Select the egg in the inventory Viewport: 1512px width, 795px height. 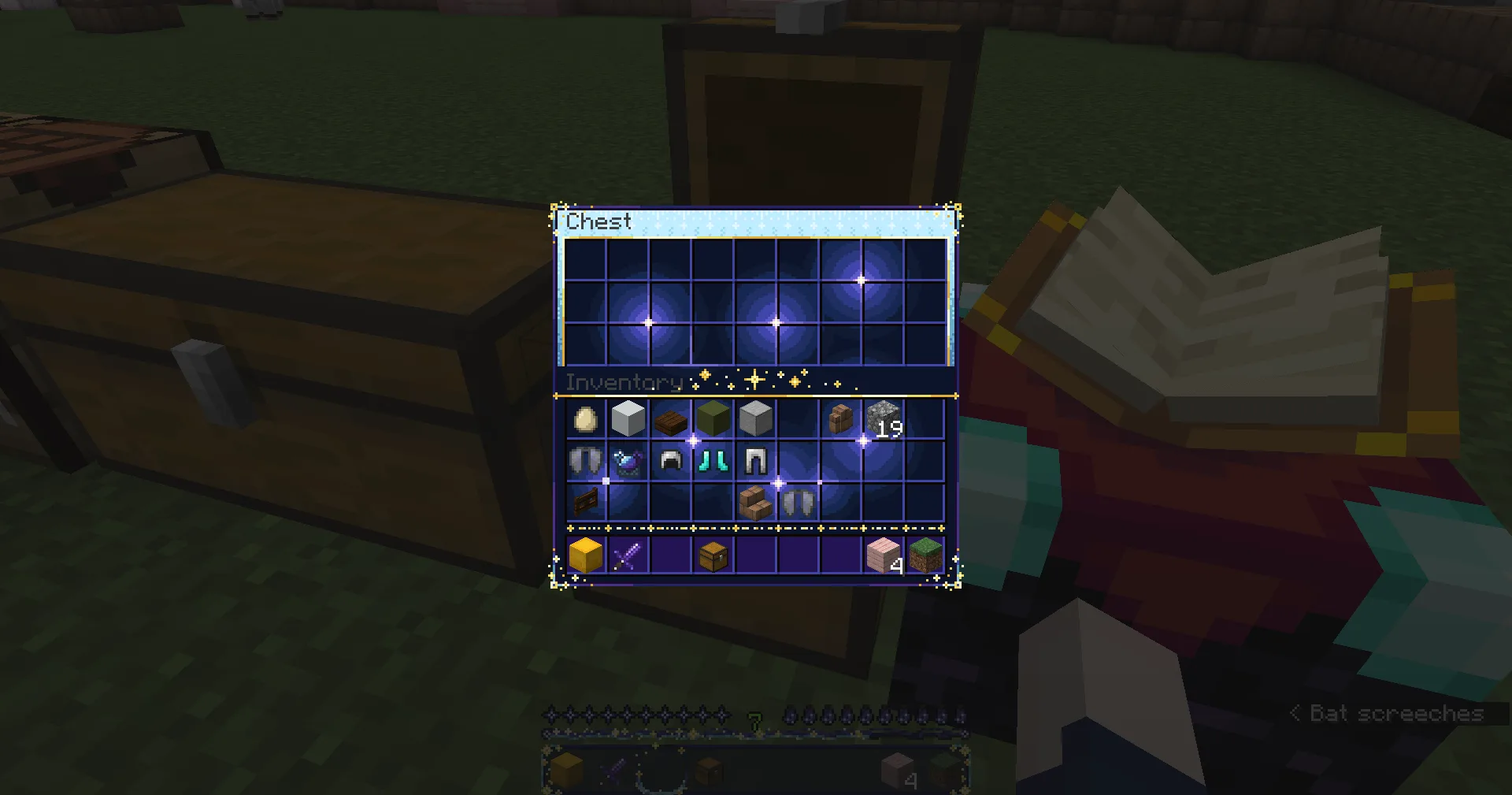(586, 418)
